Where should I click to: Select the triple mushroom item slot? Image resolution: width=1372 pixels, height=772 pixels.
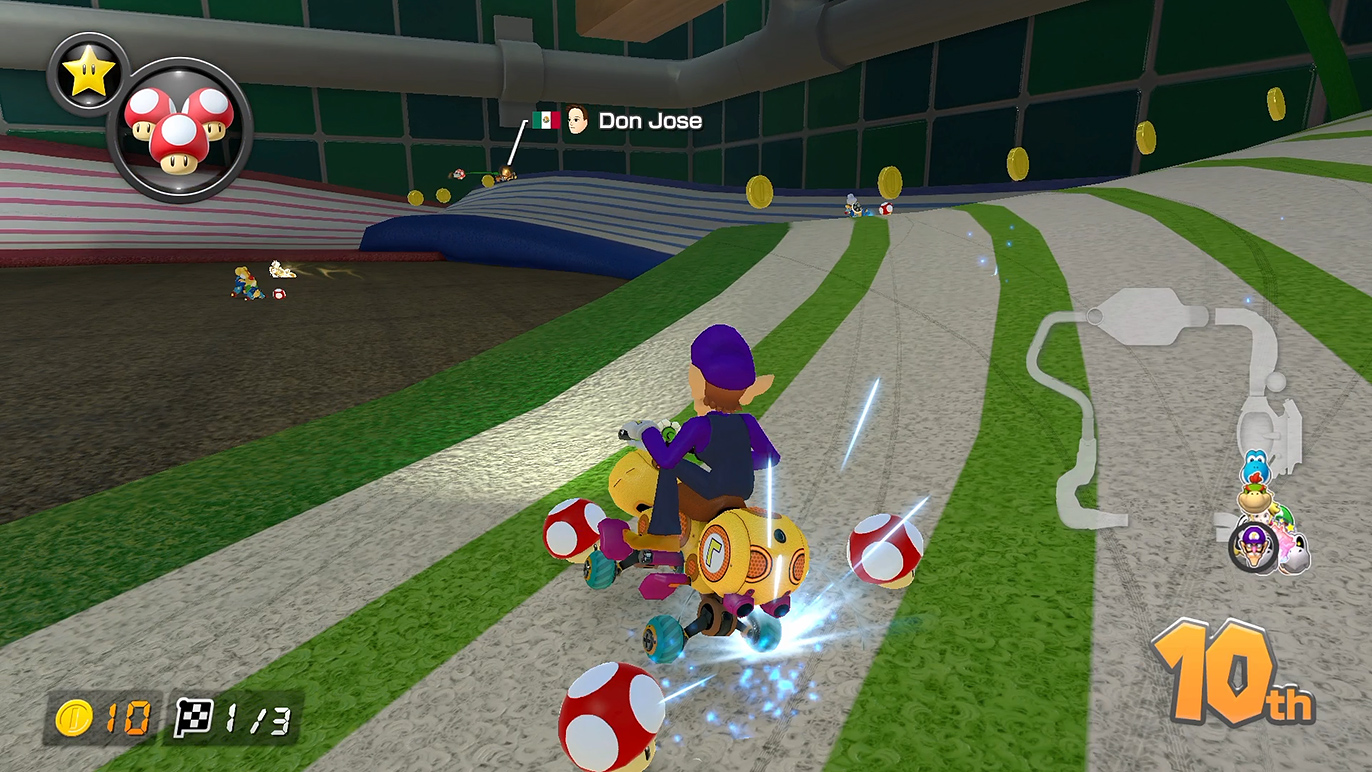[180, 130]
